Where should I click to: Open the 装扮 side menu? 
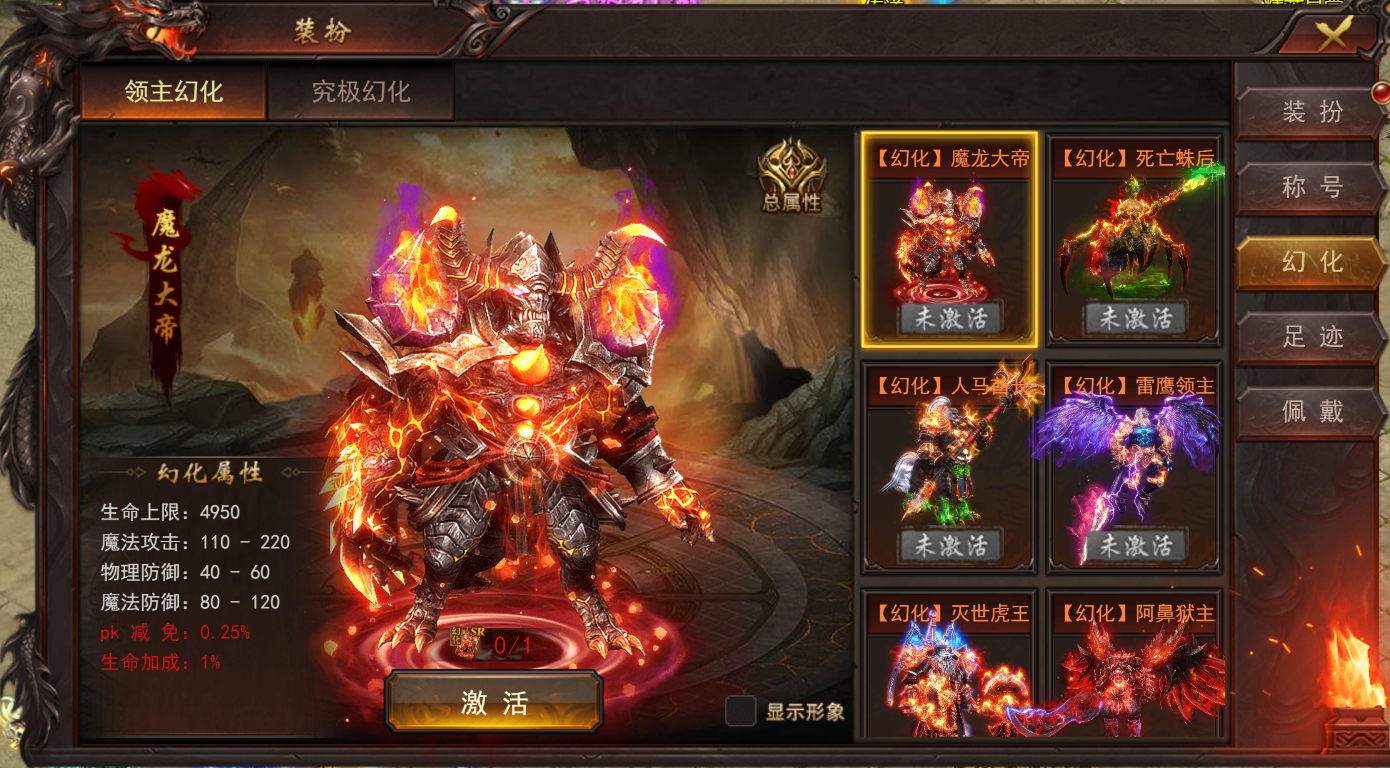(x=1311, y=112)
